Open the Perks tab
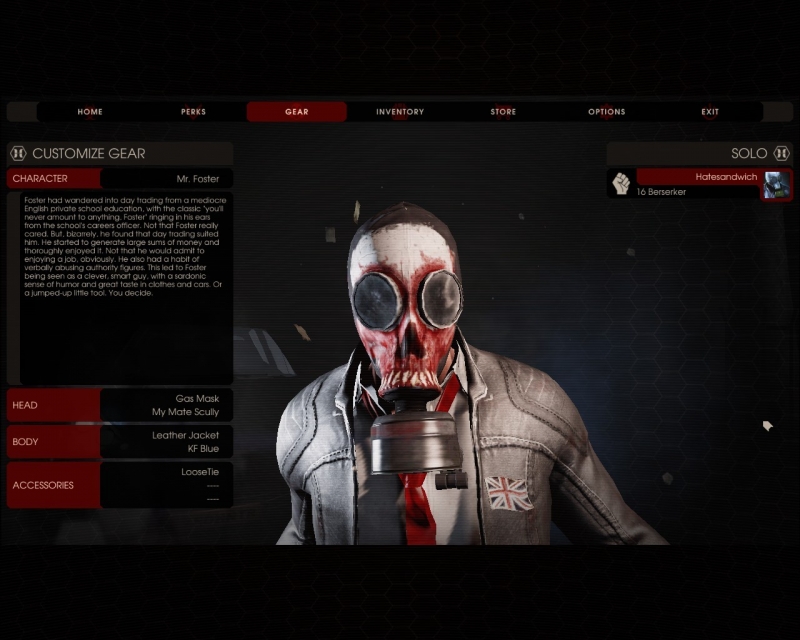The height and width of the screenshot is (640, 800). pyautogui.click(x=193, y=112)
